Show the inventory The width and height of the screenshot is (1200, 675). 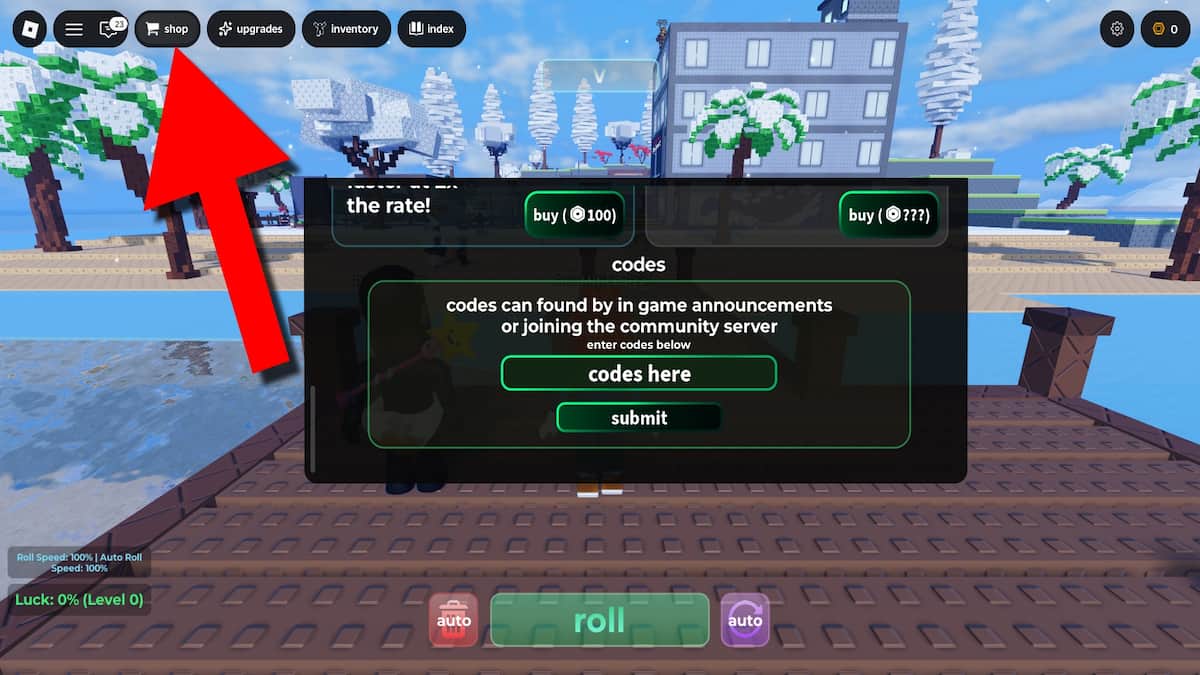[x=346, y=29]
